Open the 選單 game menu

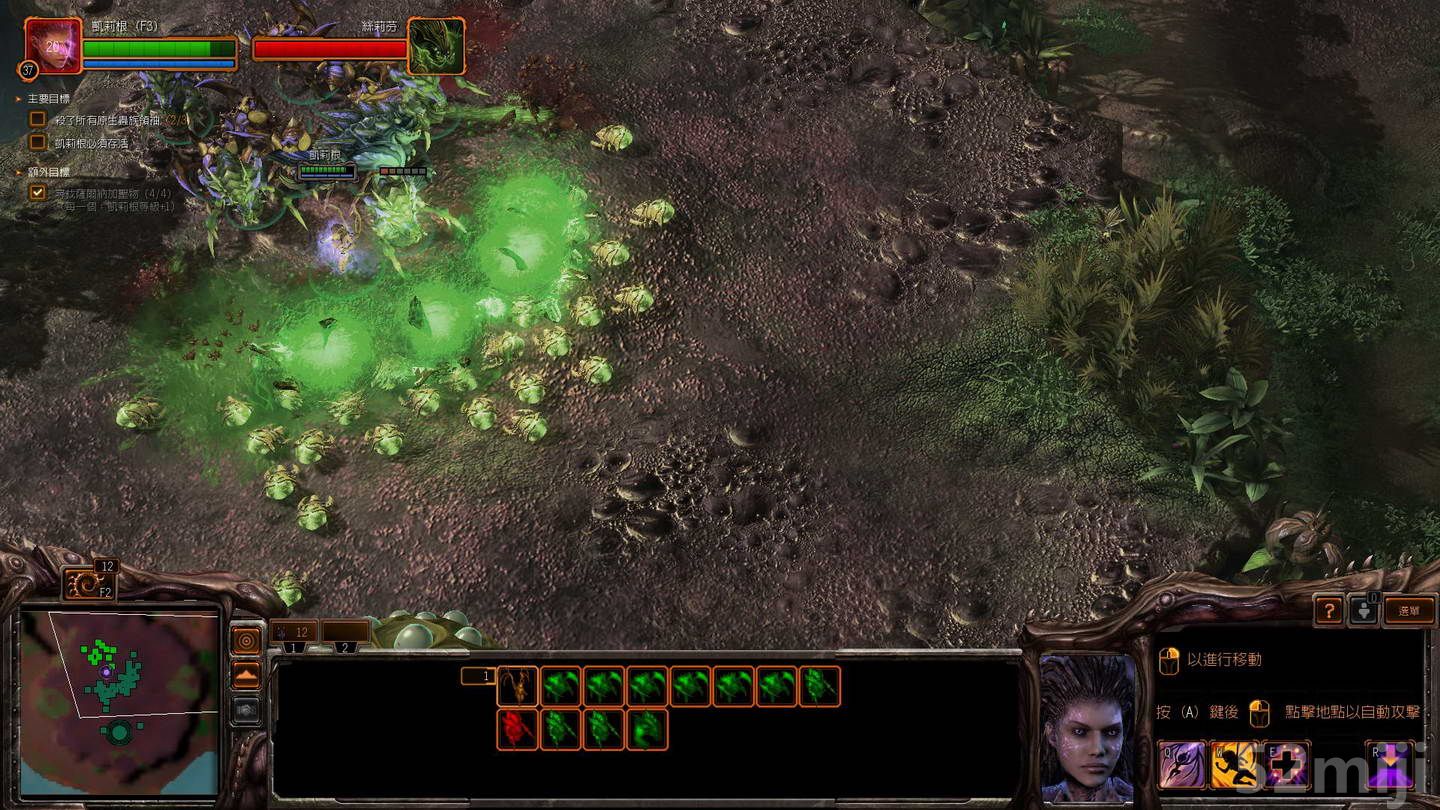1409,611
